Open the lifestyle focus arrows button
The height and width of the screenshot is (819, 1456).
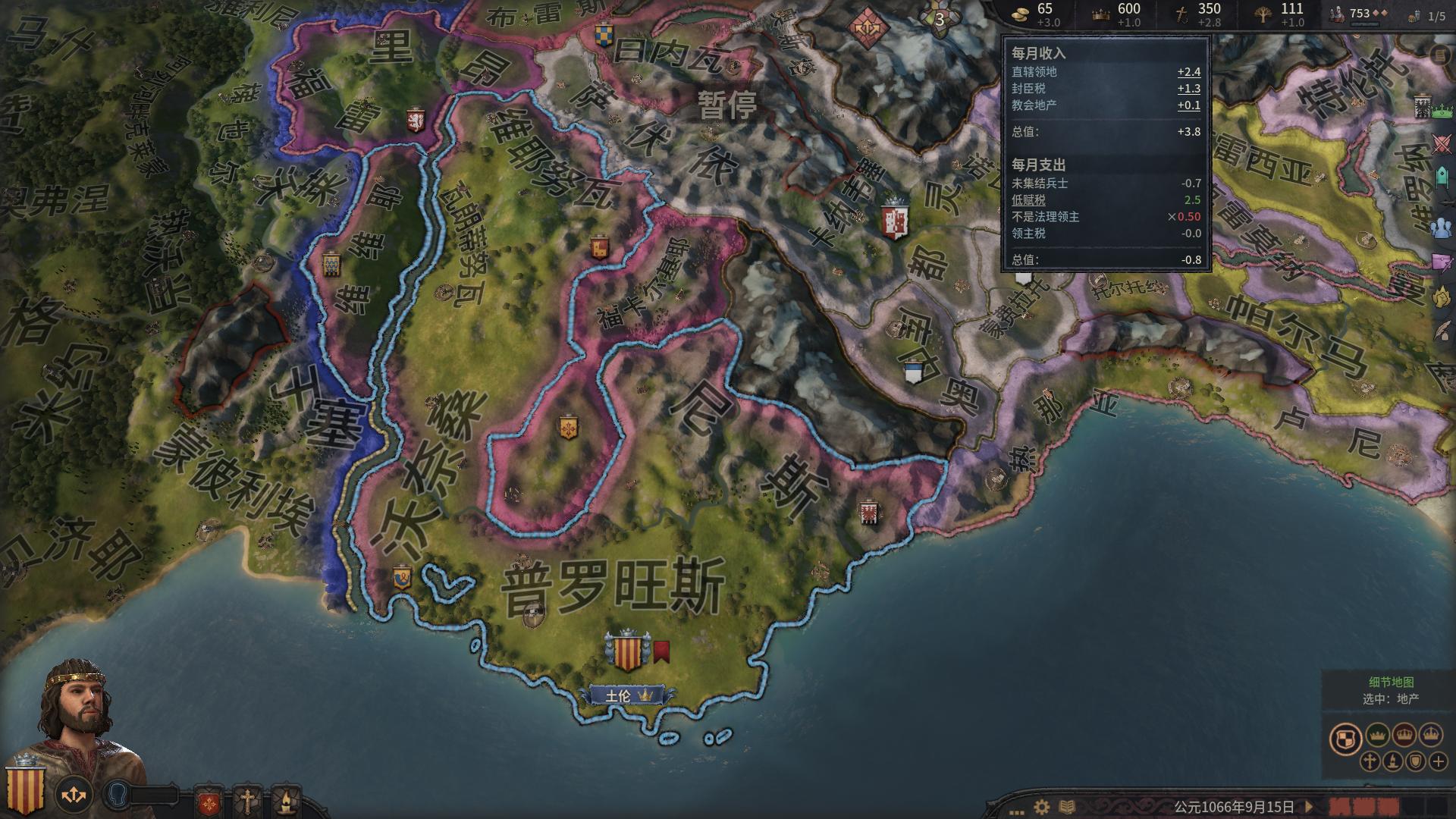[x=74, y=795]
